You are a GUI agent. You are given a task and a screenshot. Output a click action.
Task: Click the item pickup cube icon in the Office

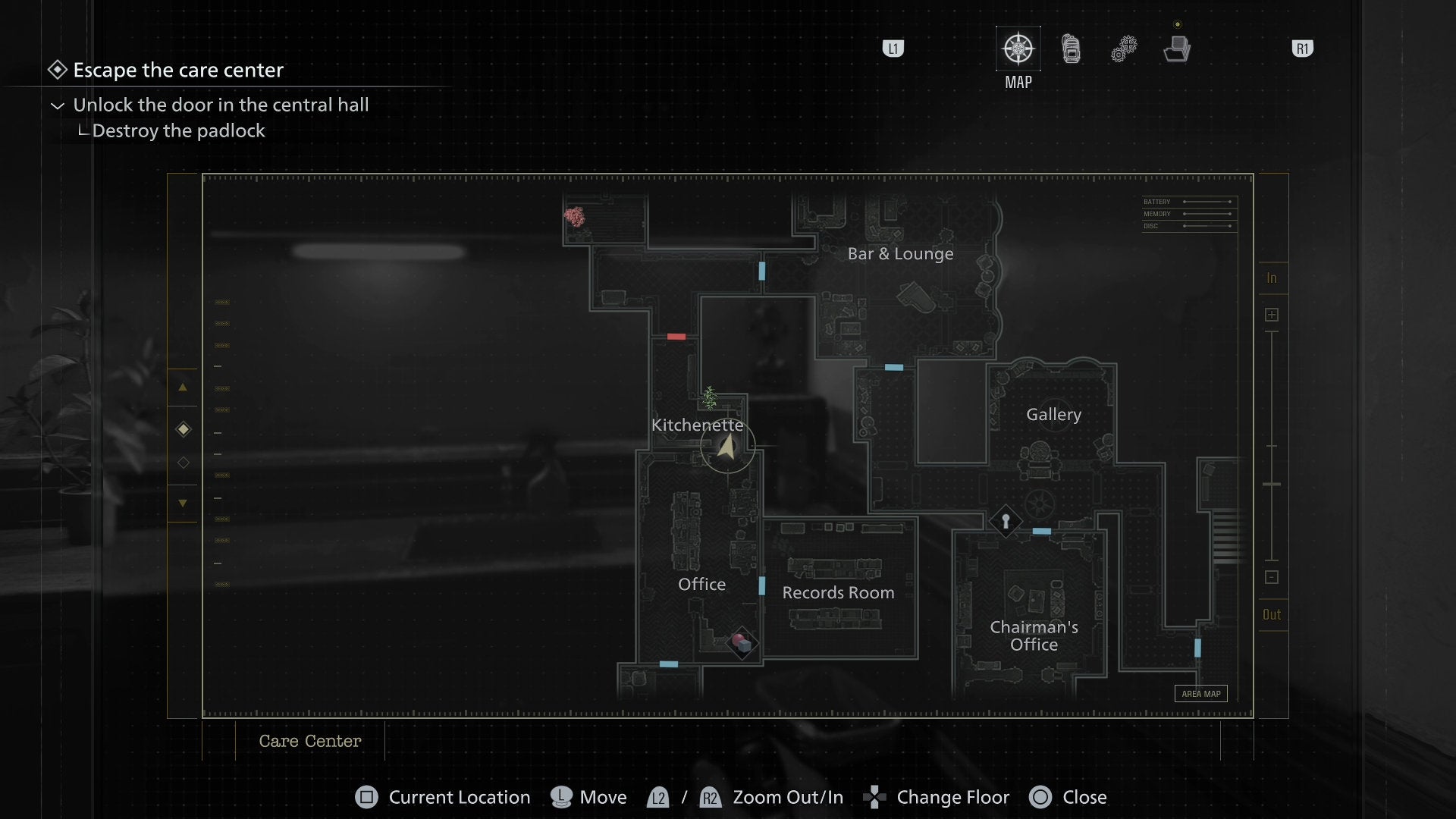[x=743, y=642]
